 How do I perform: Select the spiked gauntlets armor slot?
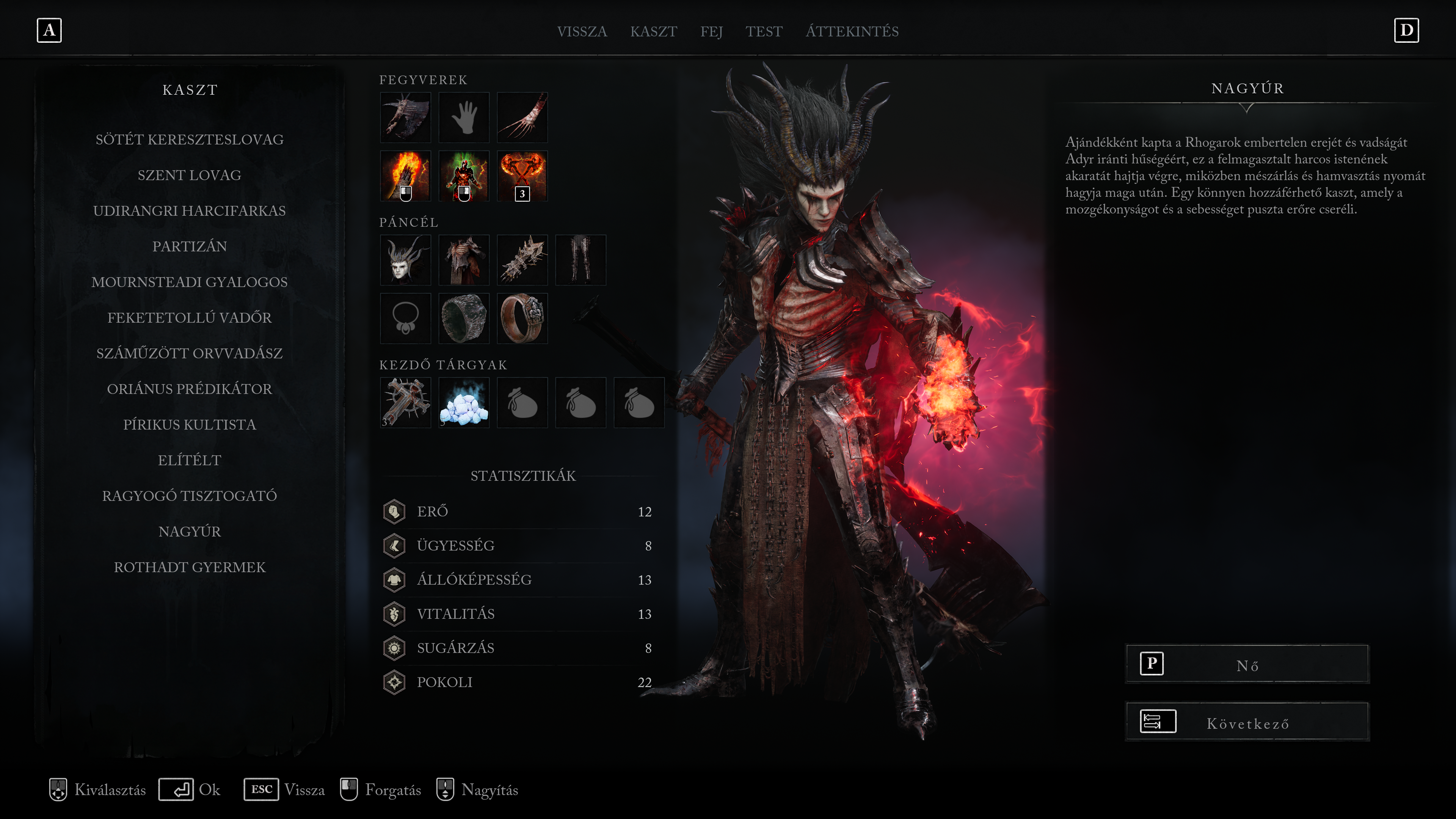[x=522, y=260]
